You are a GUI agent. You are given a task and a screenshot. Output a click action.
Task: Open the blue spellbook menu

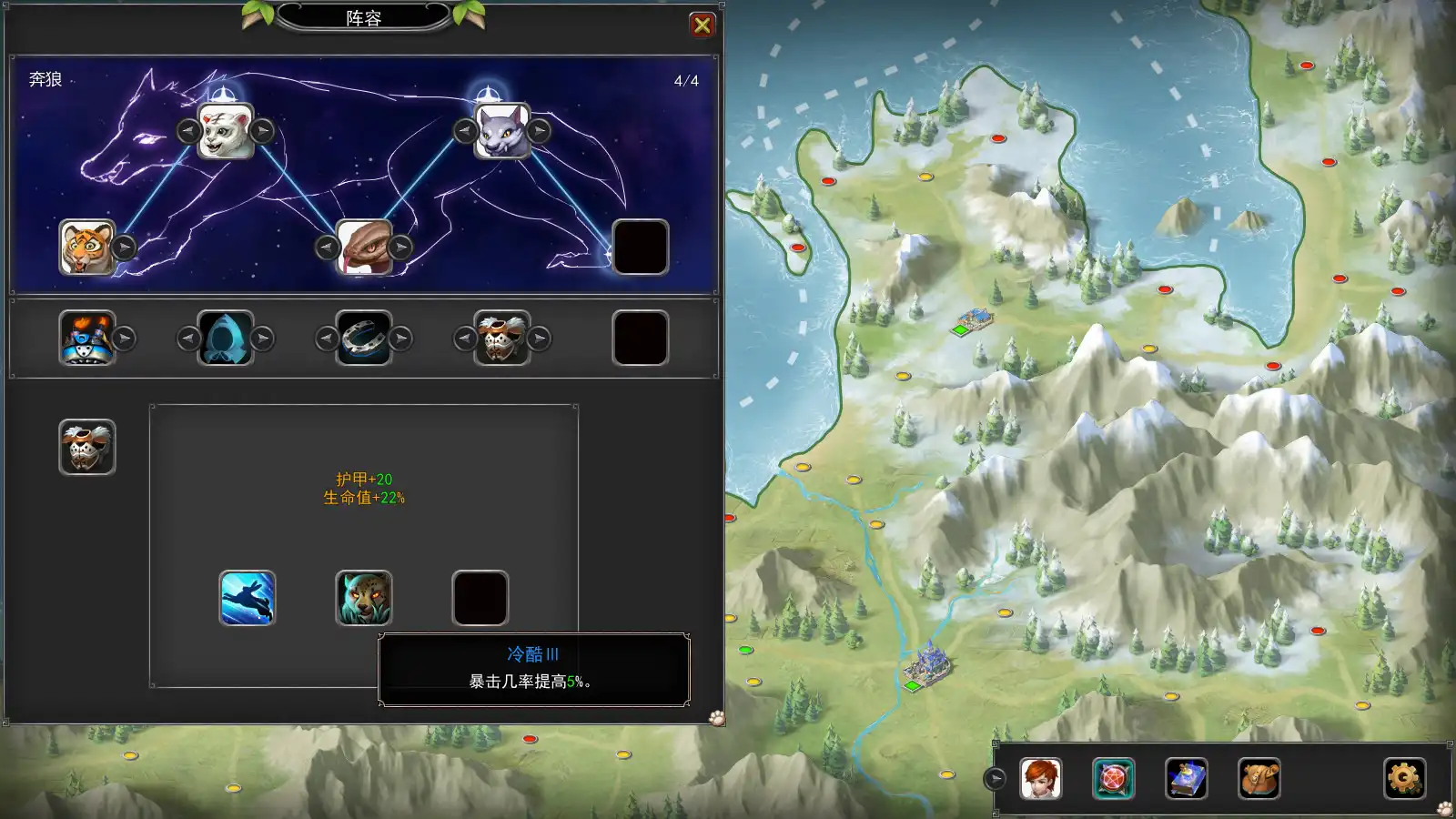click(1187, 779)
